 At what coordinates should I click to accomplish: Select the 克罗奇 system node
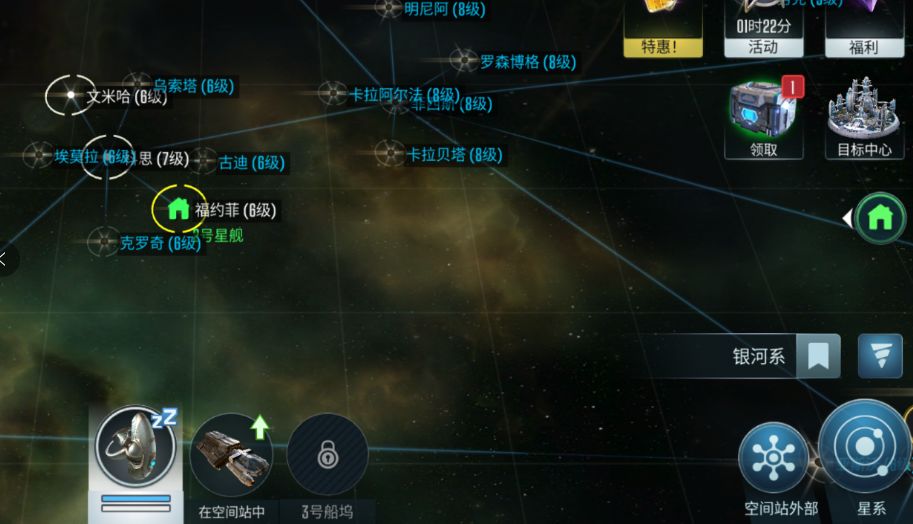point(104,242)
